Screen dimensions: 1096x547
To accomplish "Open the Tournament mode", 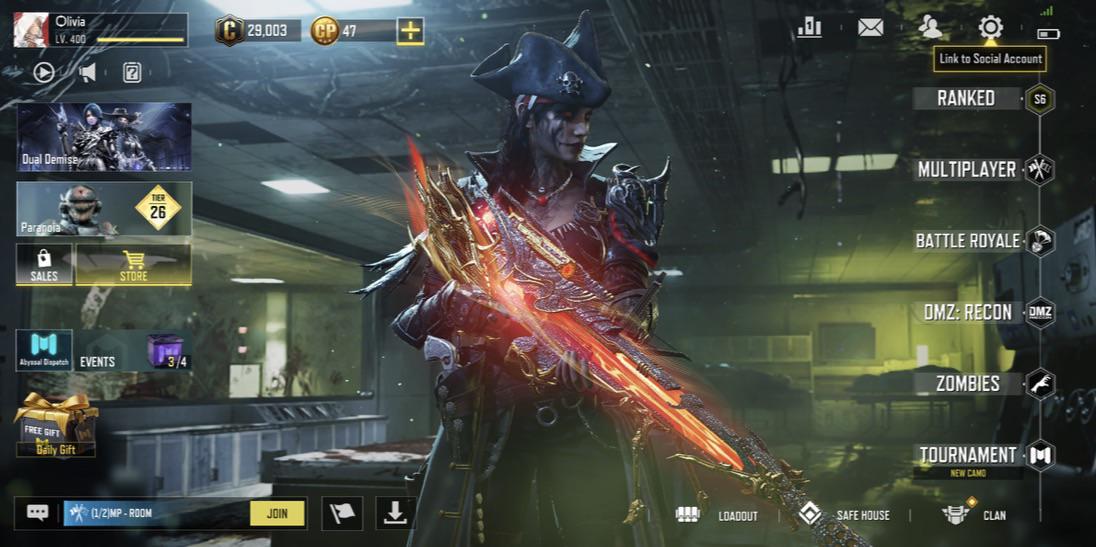I will tap(967, 455).
